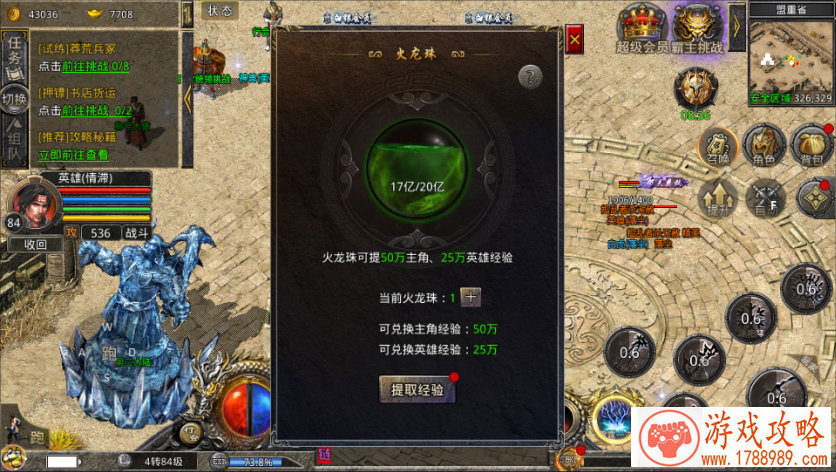Open the 超级会员 super VIP crown icon
836x472 pixels.
pyautogui.click(x=642, y=22)
